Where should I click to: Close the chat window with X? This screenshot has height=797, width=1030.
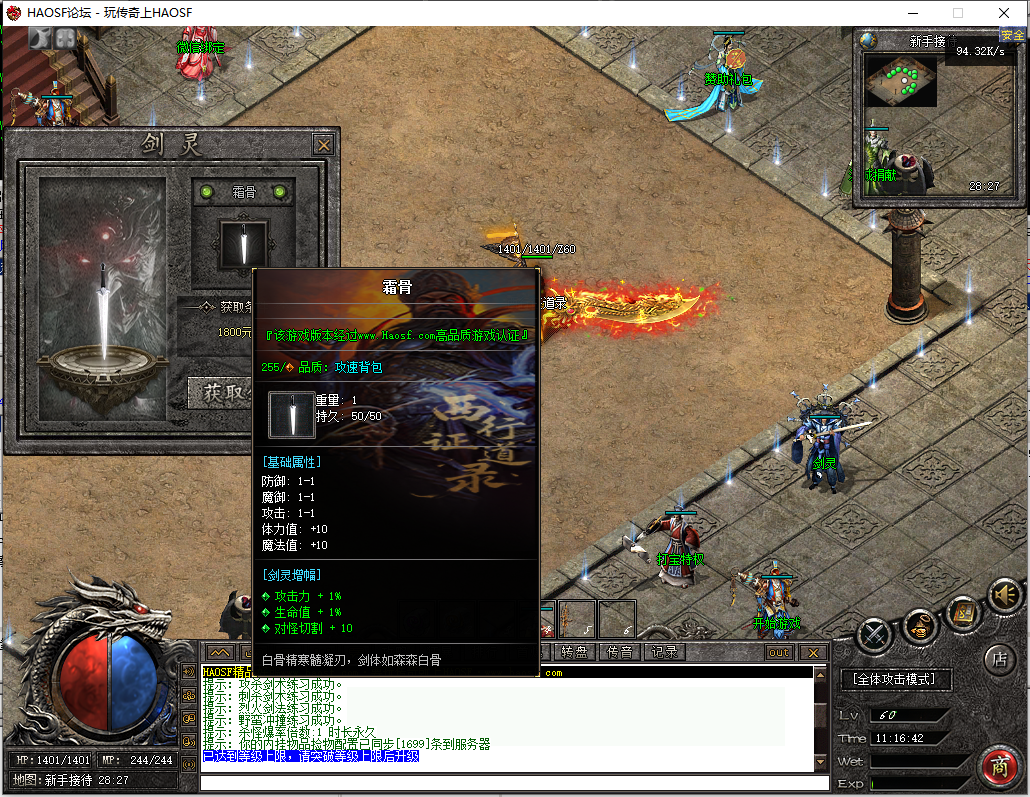pyautogui.click(x=813, y=652)
